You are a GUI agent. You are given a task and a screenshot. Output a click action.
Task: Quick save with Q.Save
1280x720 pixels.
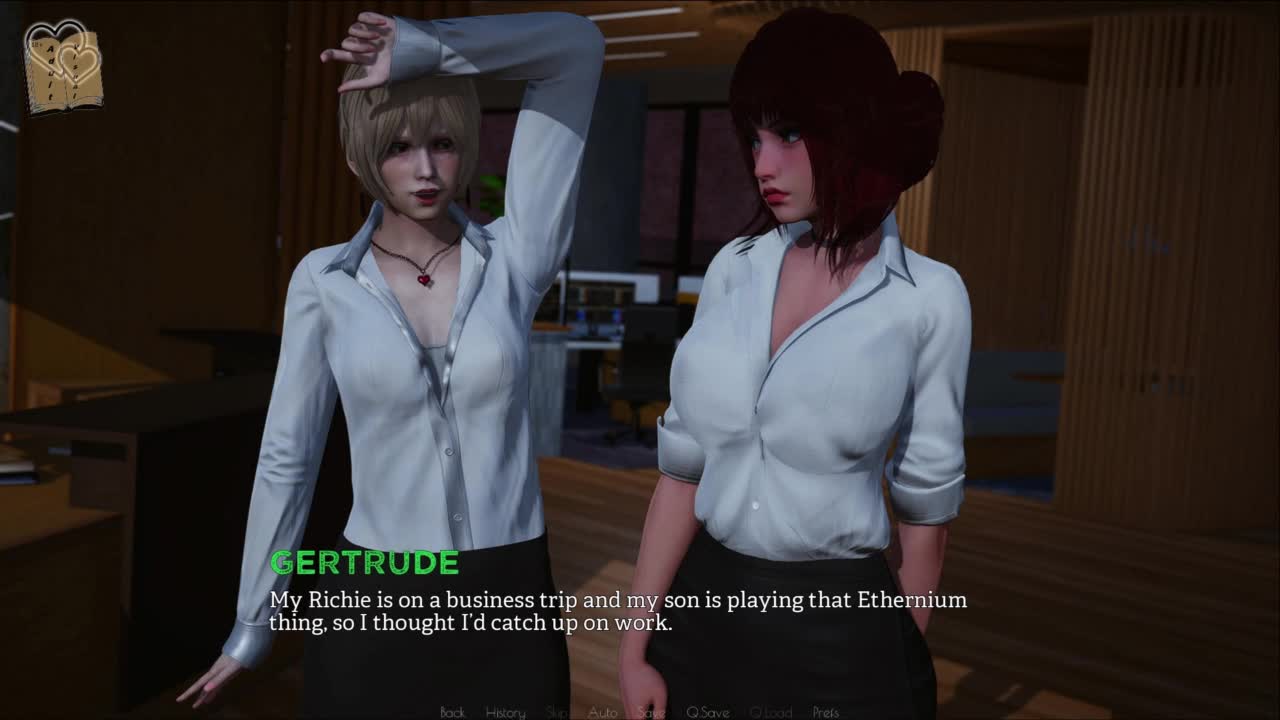tap(707, 712)
